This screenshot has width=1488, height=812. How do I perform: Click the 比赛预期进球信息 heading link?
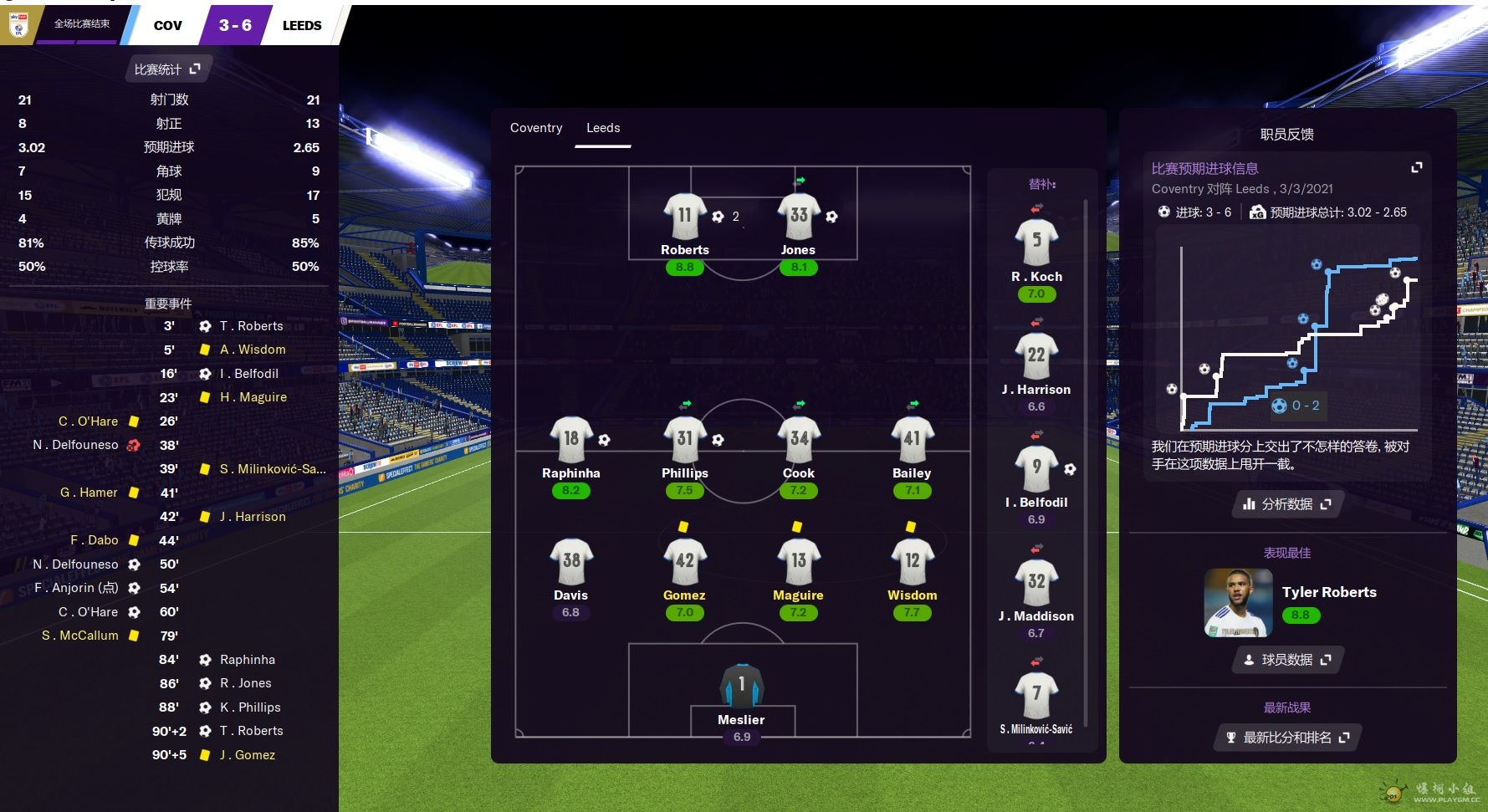(x=1204, y=169)
